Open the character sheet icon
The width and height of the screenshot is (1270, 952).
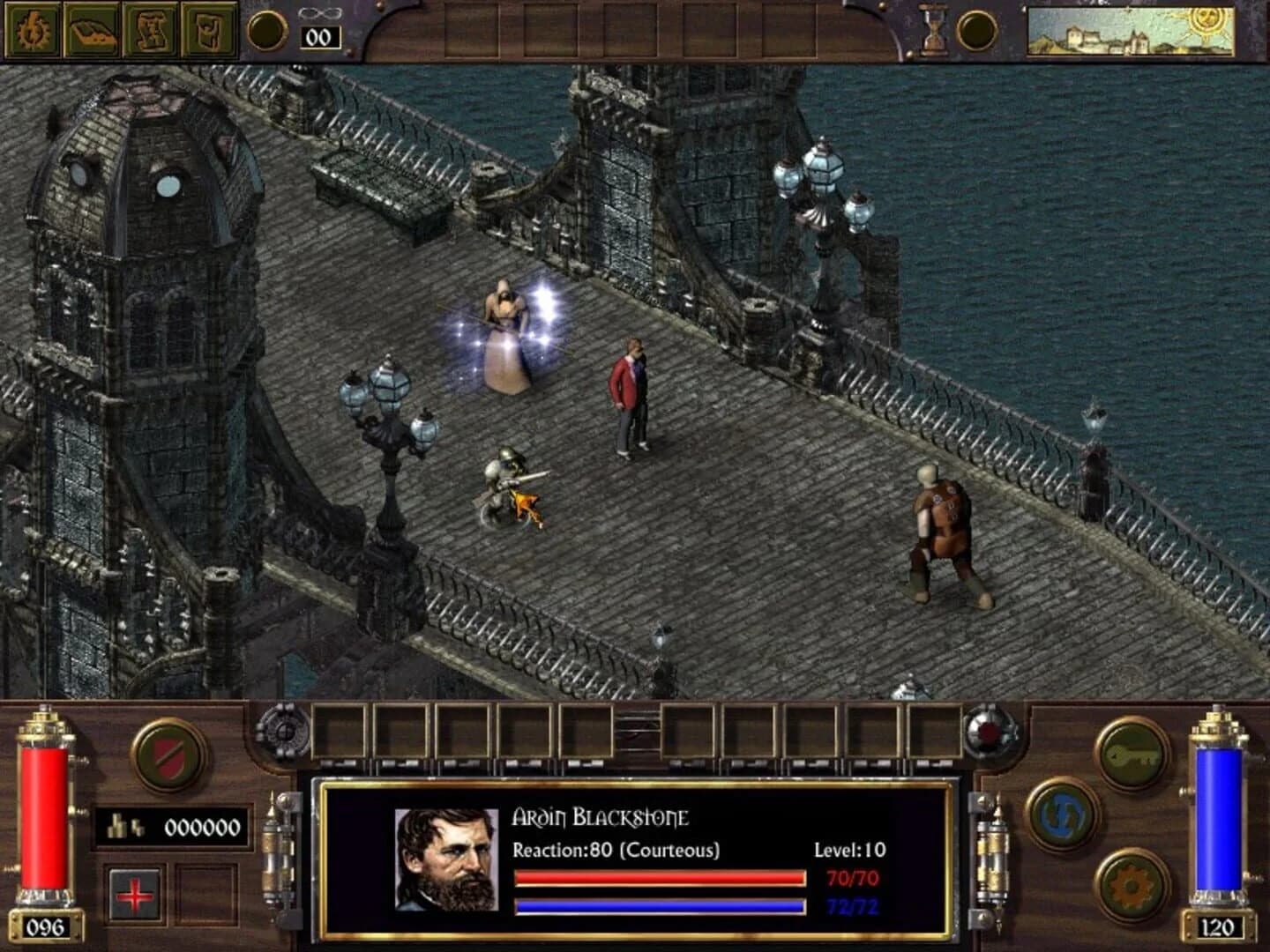(x=31, y=29)
